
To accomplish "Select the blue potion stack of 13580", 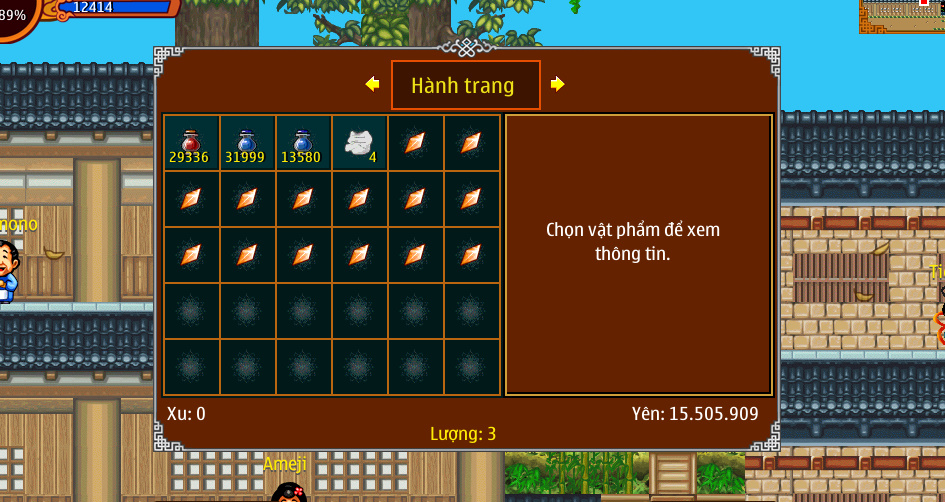I will [x=303, y=143].
